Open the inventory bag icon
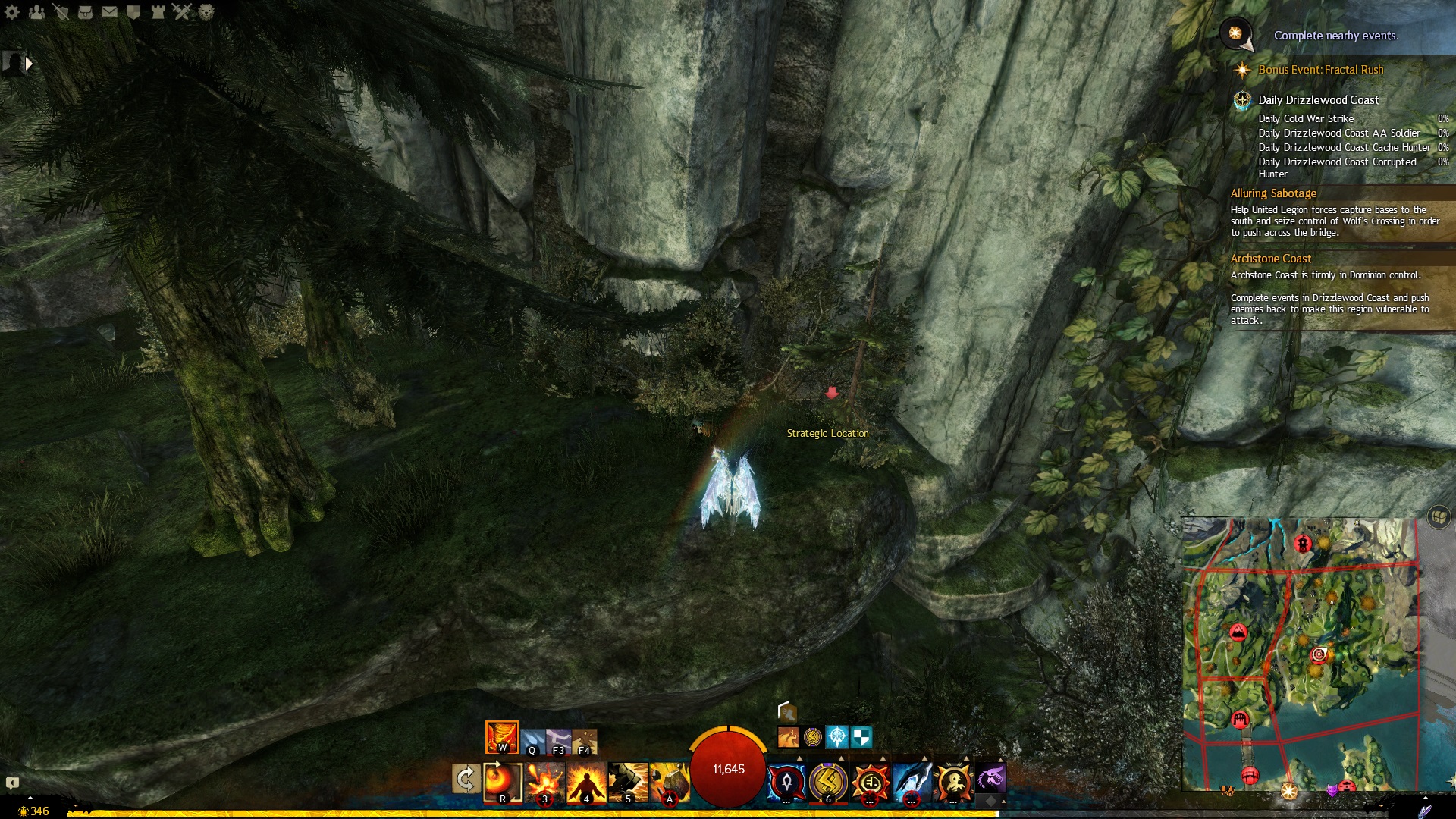1456x819 pixels. coord(85,12)
